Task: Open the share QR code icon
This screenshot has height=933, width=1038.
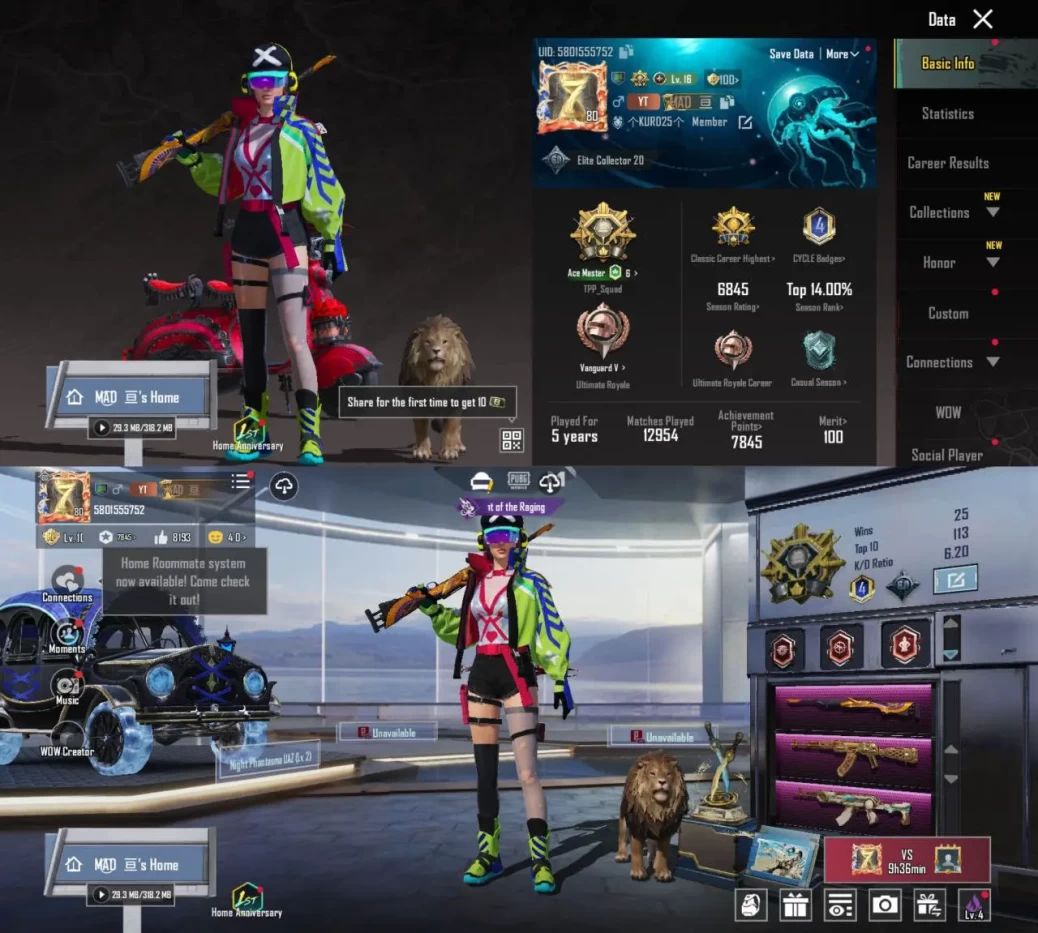Action: [511, 440]
